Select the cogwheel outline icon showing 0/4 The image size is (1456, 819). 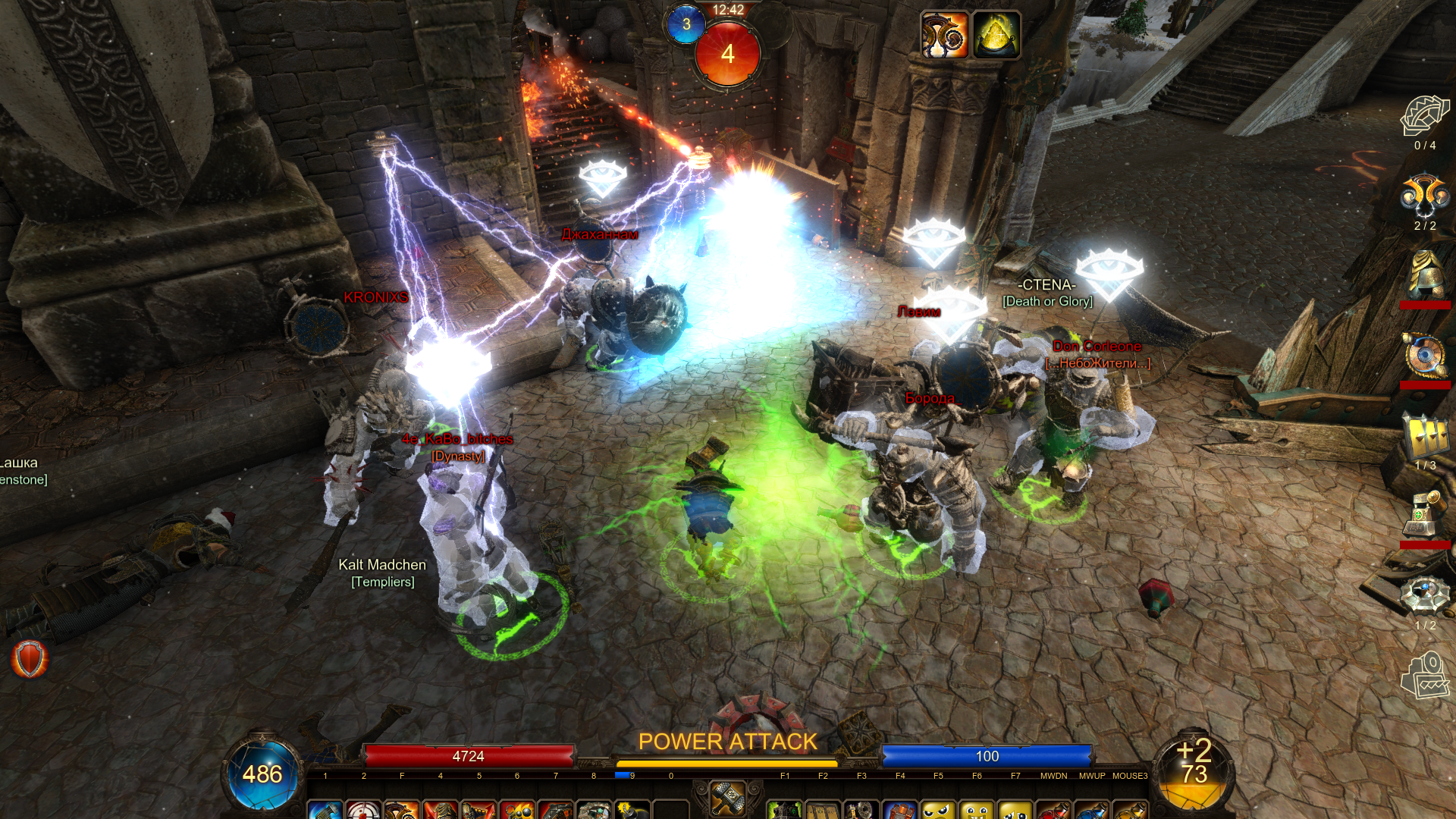click(x=1424, y=115)
